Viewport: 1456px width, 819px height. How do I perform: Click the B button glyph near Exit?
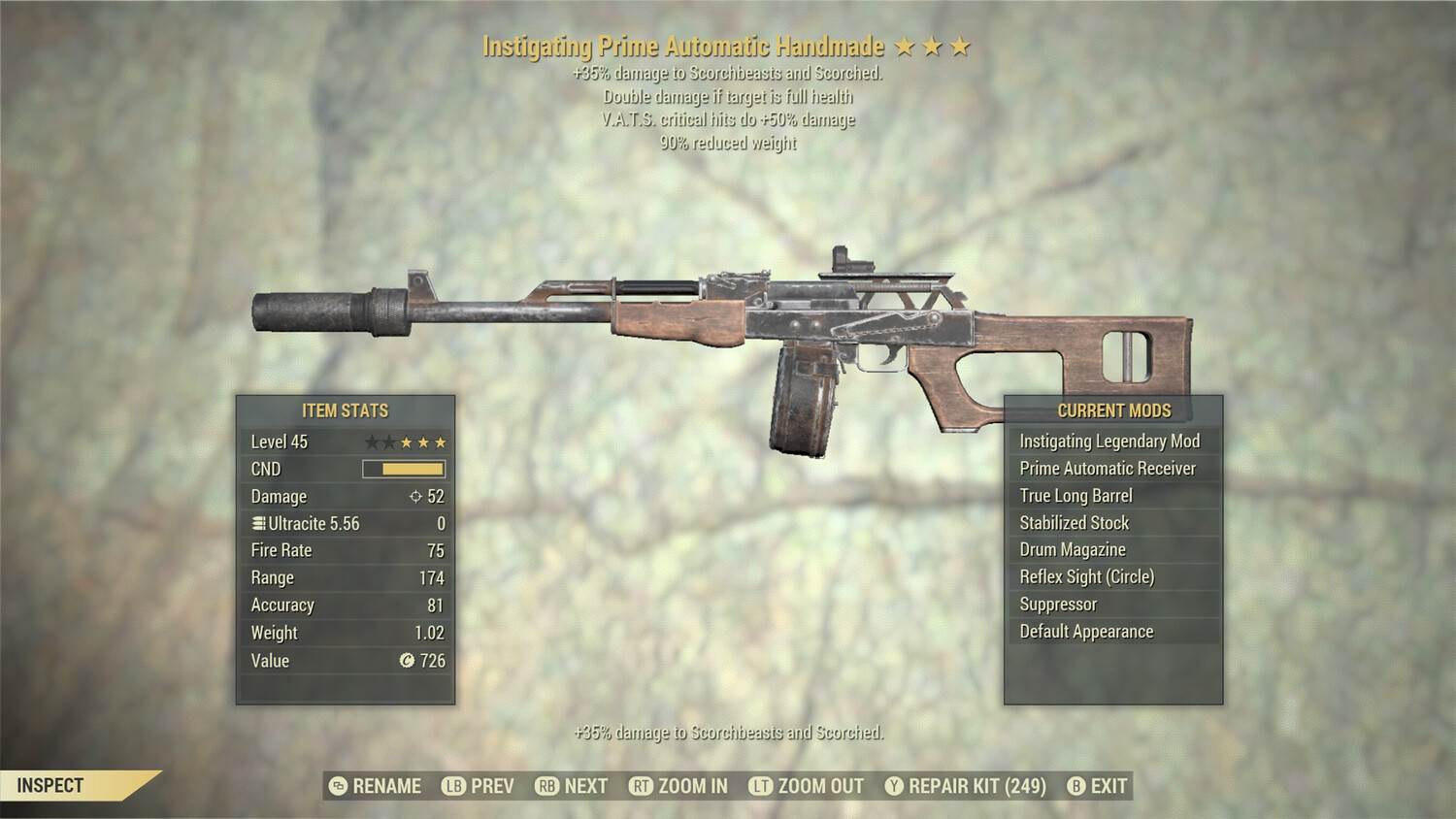pyautogui.click(x=1074, y=786)
